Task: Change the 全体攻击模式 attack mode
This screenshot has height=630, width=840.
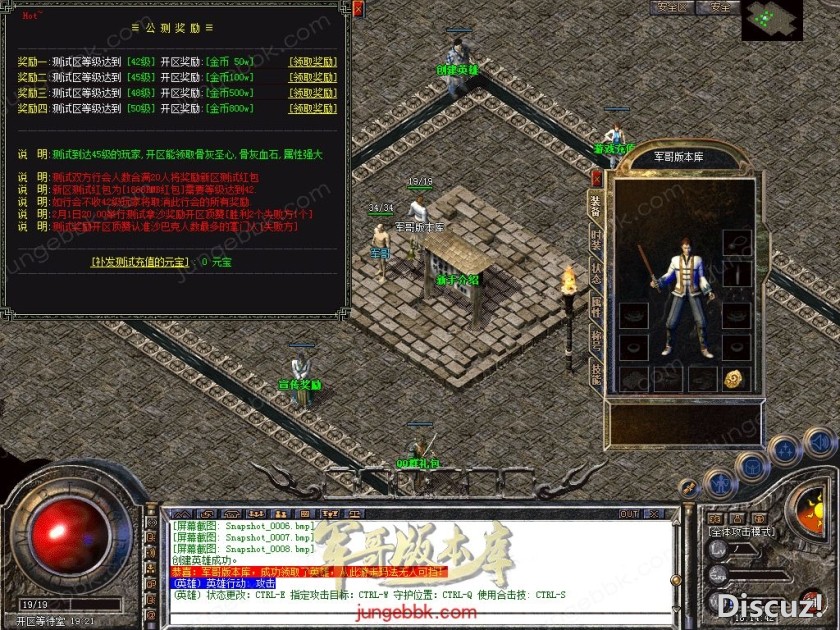Action: [x=742, y=532]
